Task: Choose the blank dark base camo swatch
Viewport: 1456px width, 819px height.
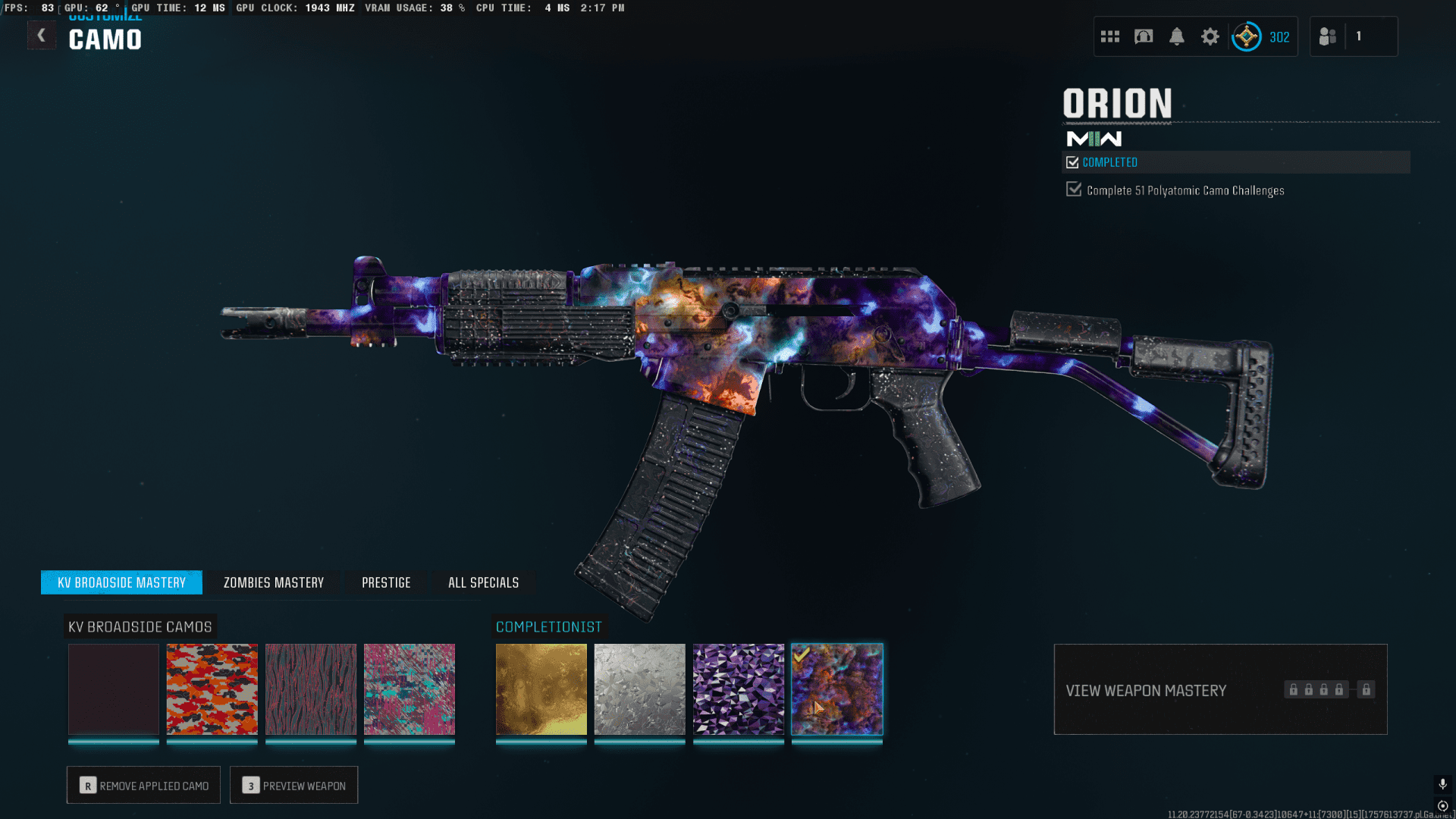Action: click(x=114, y=689)
